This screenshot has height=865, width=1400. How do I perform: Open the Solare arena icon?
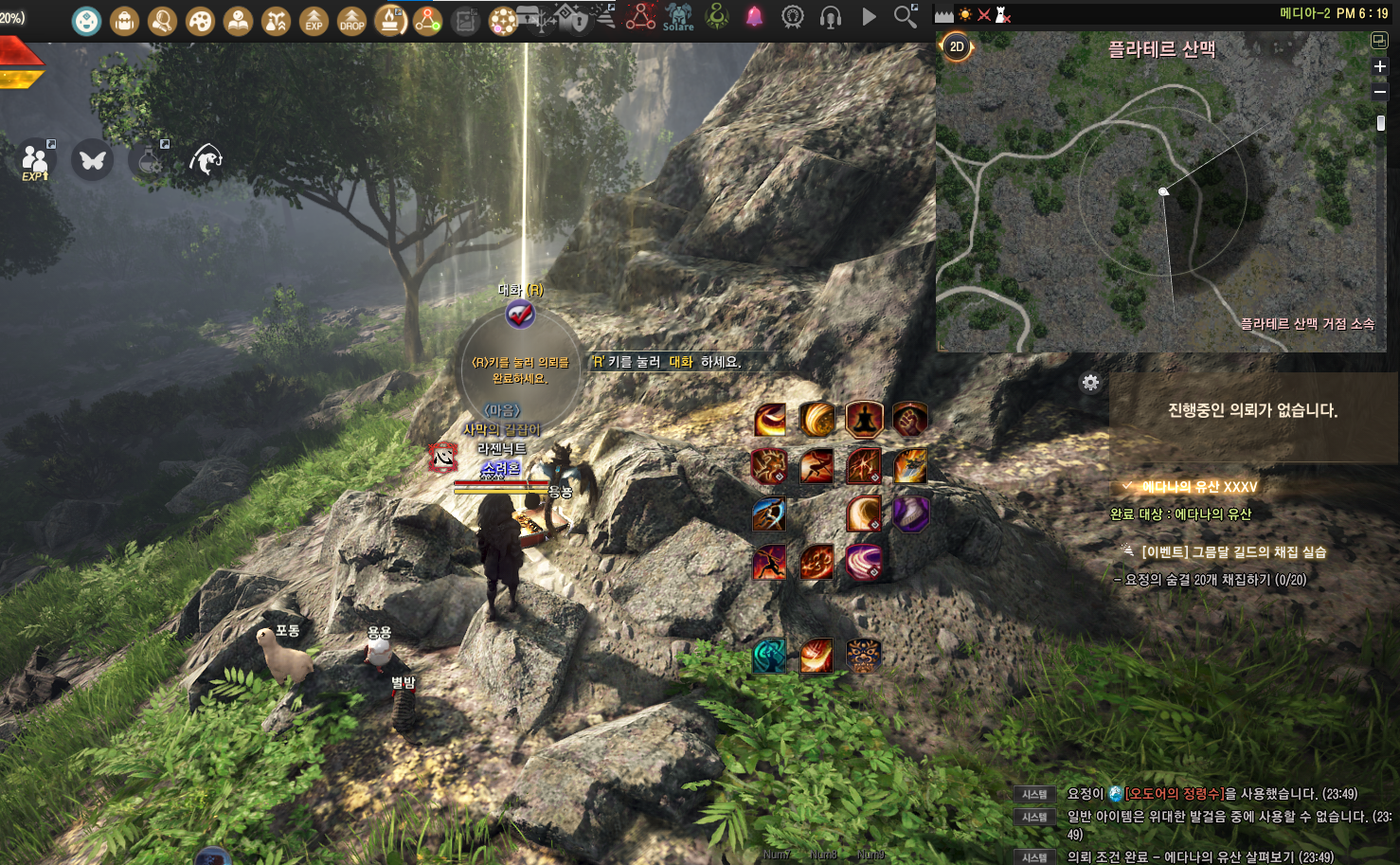(x=678, y=17)
